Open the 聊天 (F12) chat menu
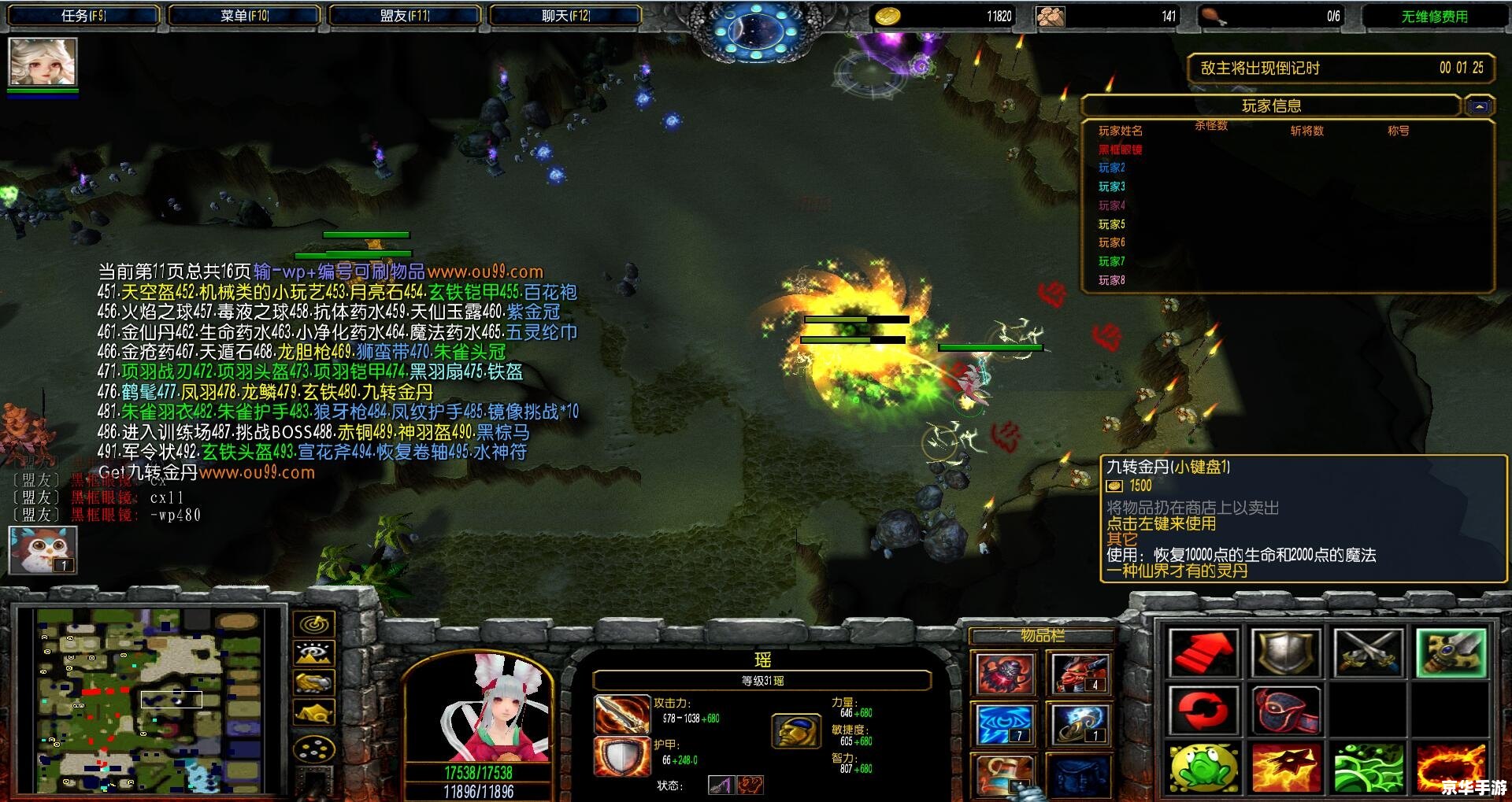The image size is (1512, 802). 565,16
